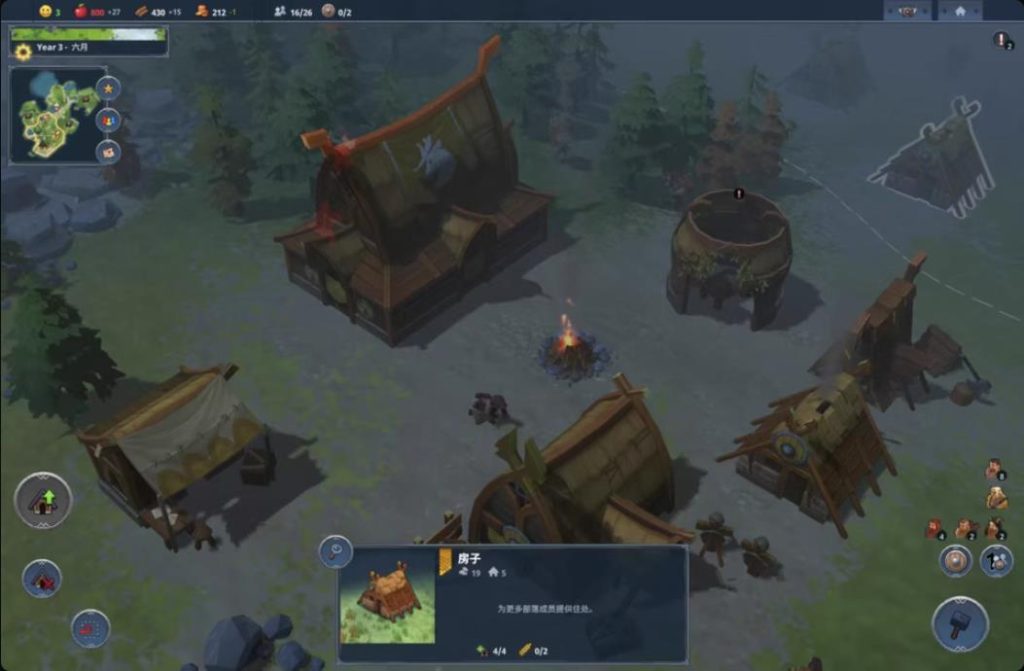Viewport: 1024px width, 671px height.
Task: Select the lowest round button beside the minimap
Action: 108,152
